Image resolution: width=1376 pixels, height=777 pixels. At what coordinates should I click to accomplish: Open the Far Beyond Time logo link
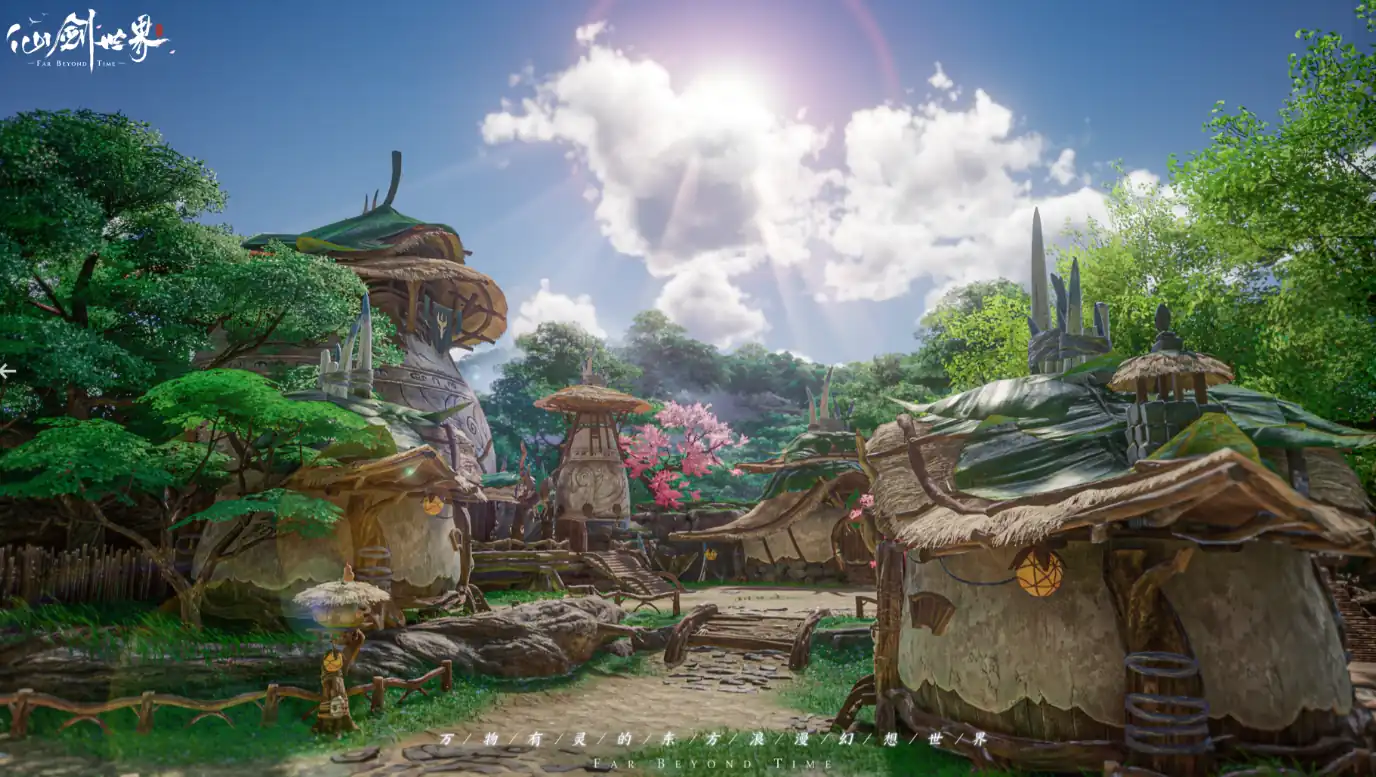(89, 40)
